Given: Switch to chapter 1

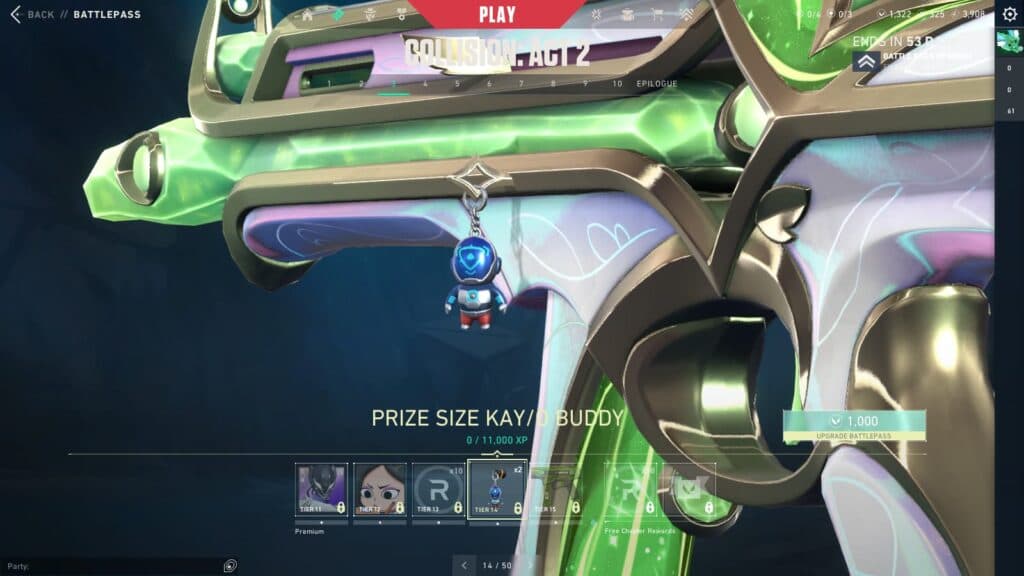Looking at the screenshot, I should pos(330,84).
